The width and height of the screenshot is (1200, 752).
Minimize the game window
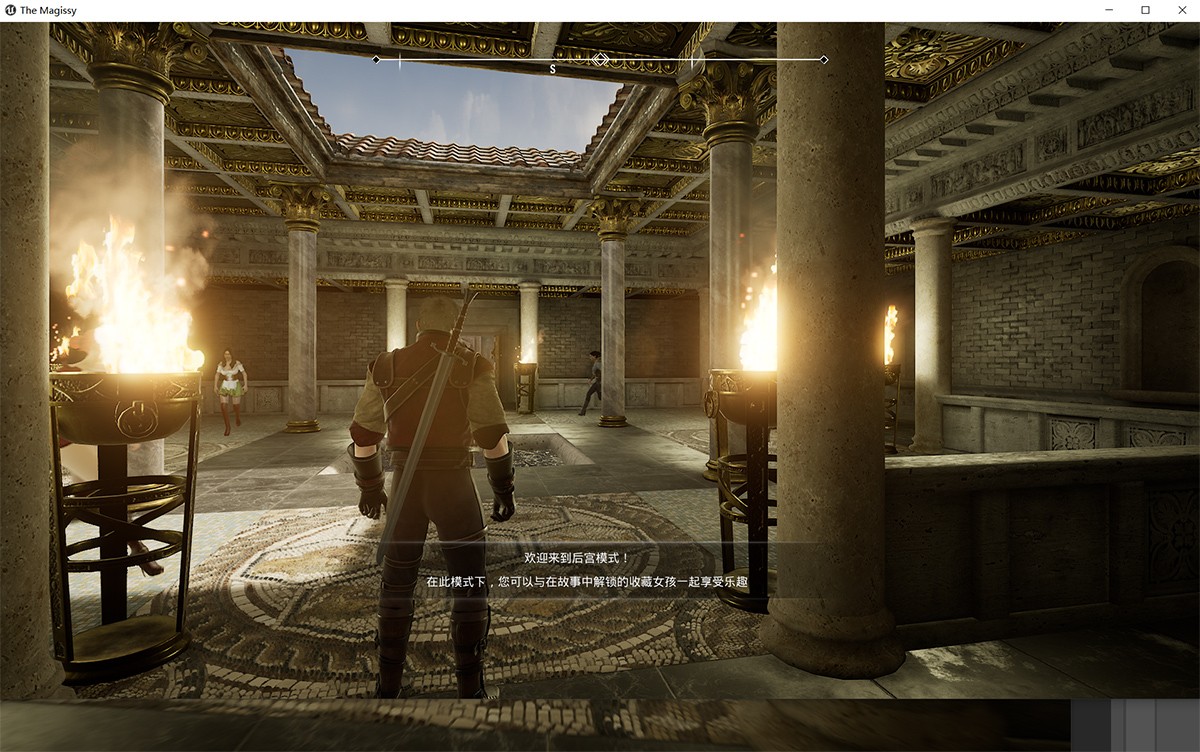click(1110, 10)
